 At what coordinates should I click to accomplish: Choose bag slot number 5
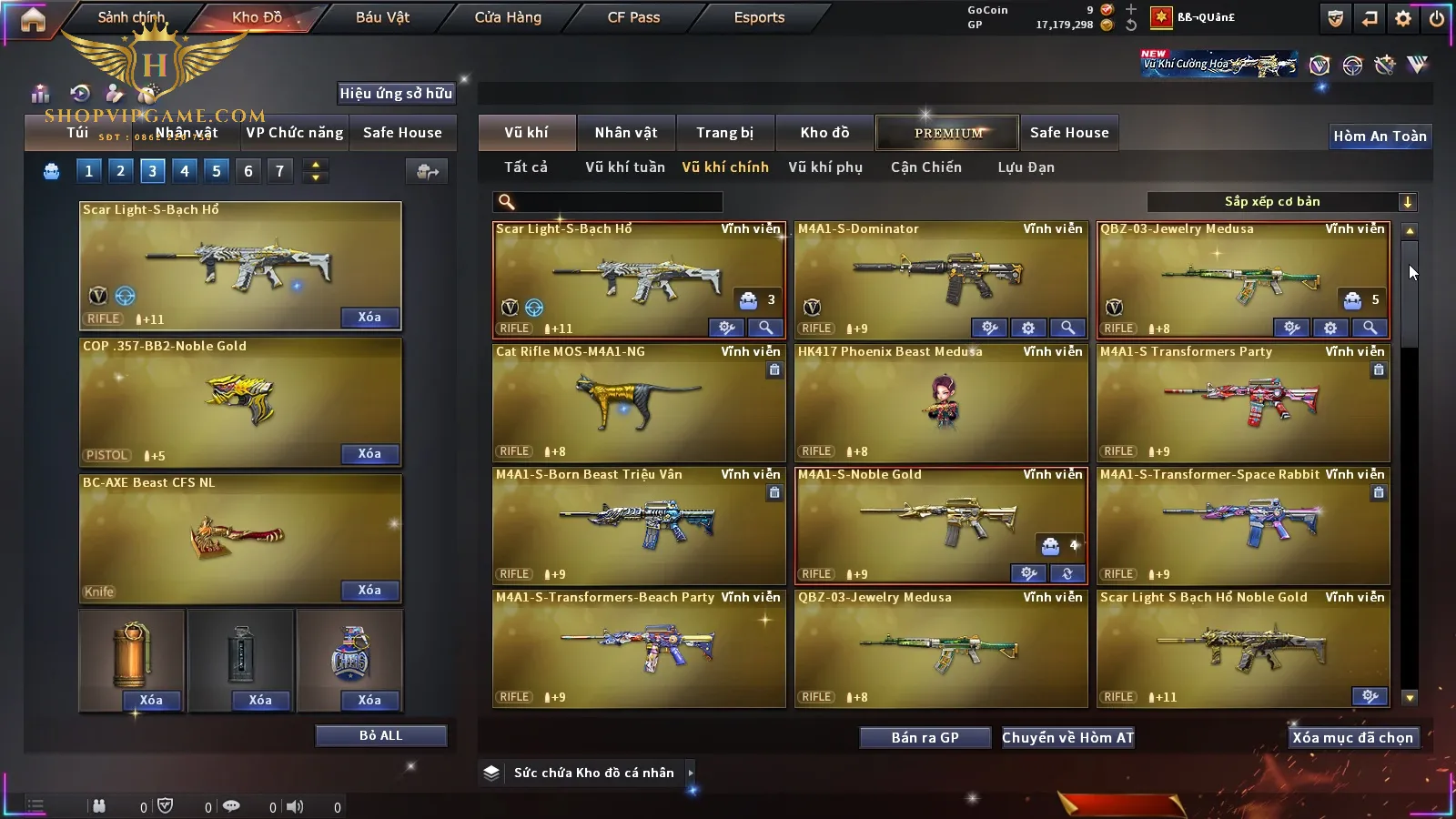click(216, 171)
